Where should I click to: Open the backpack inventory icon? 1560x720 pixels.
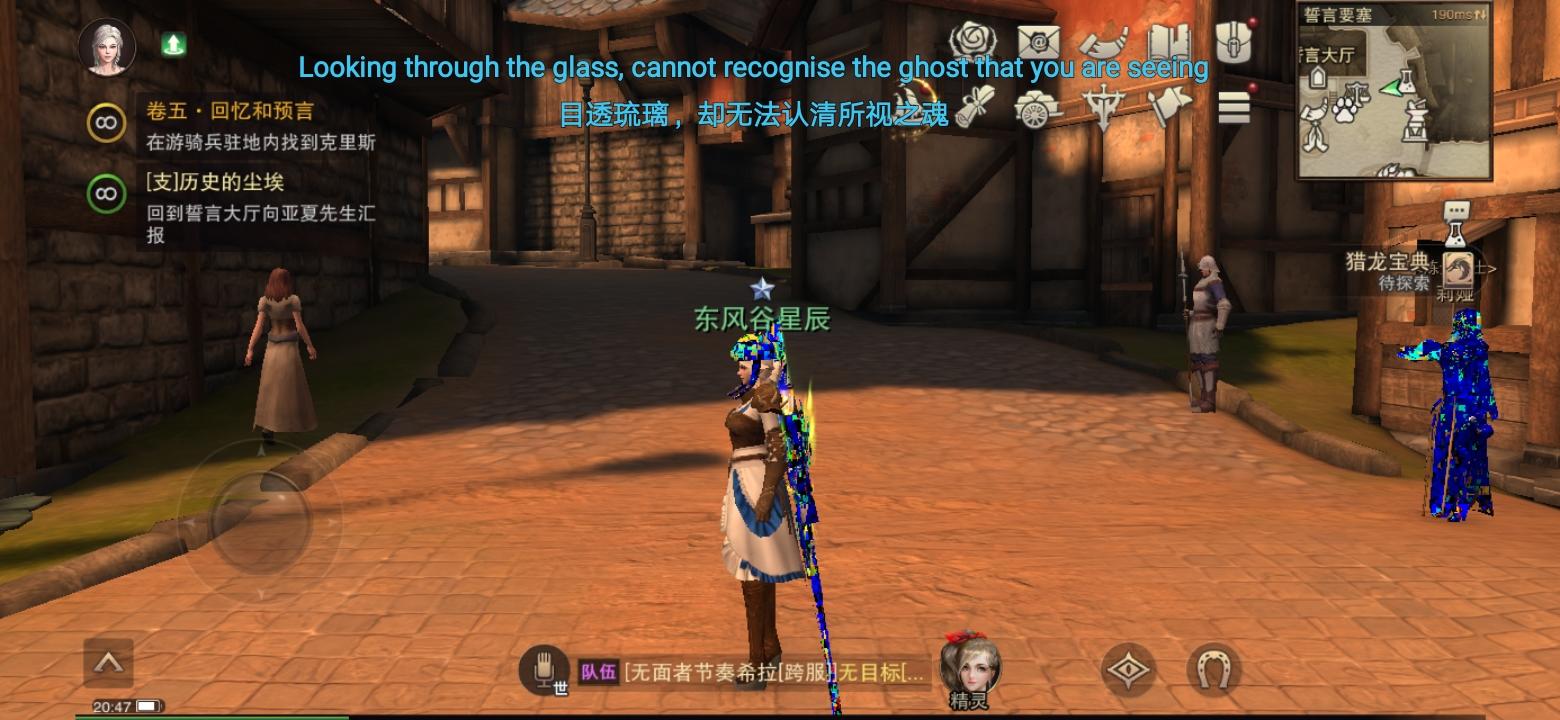click(x=1235, y=42)
